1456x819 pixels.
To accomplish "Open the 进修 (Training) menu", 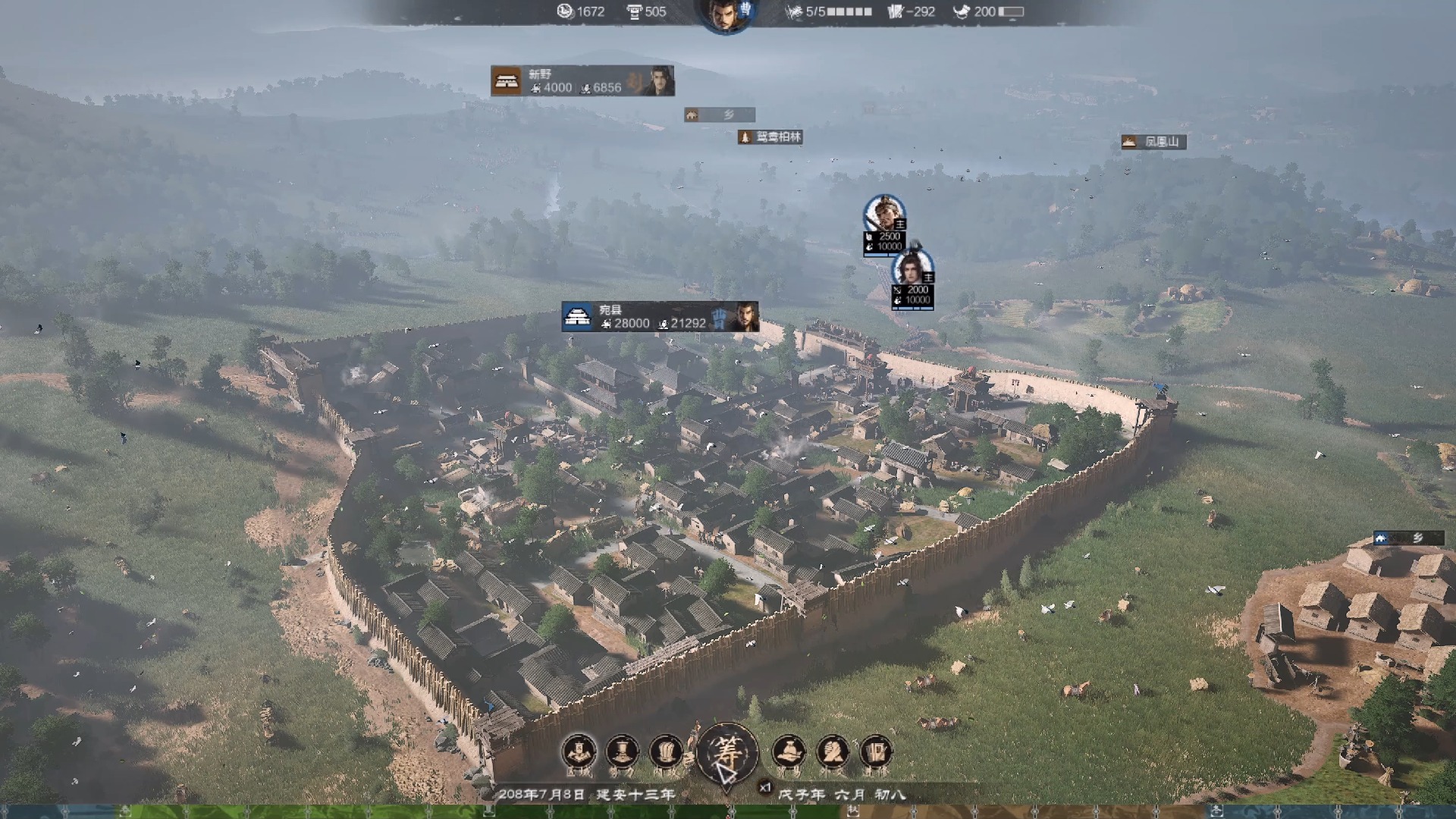I will [876, 752].
